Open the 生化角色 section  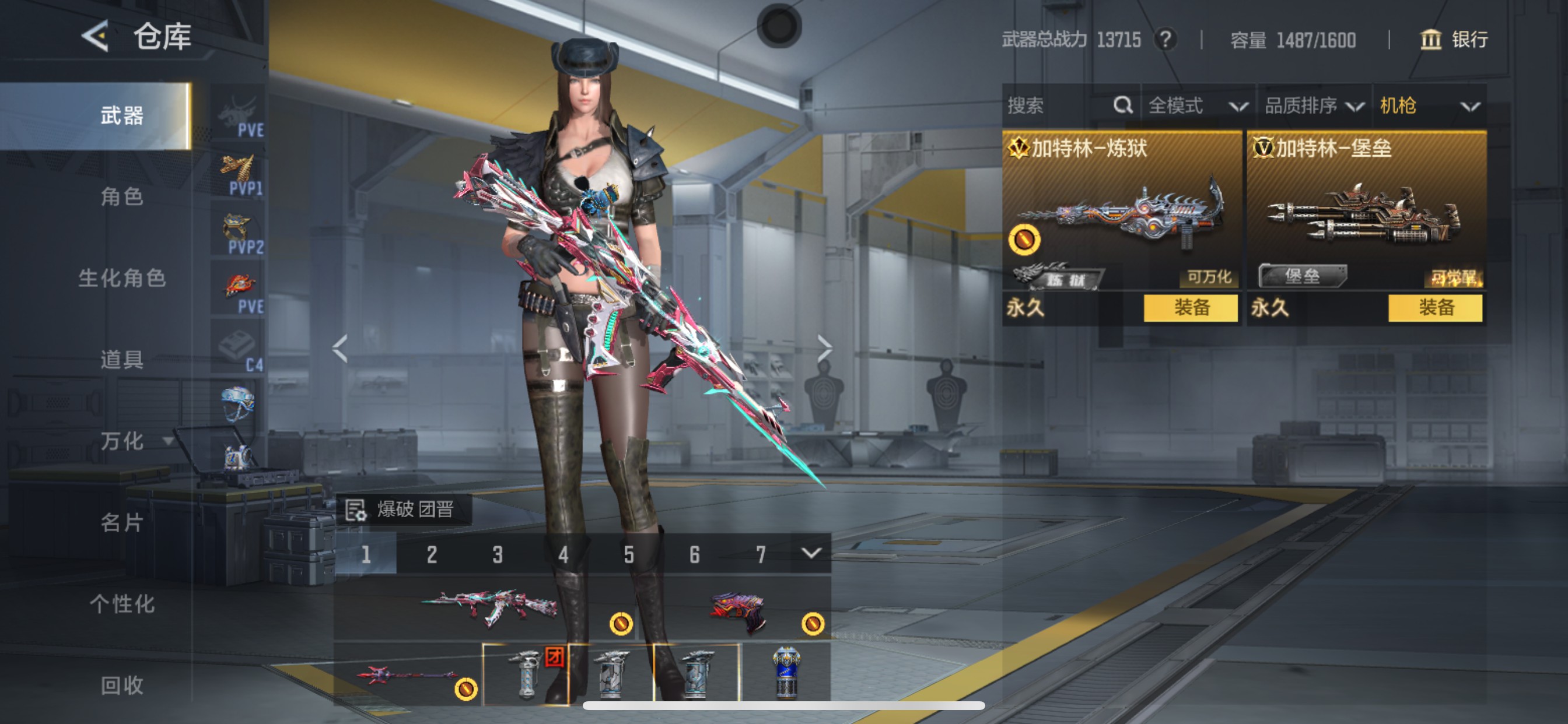(122, 278)
